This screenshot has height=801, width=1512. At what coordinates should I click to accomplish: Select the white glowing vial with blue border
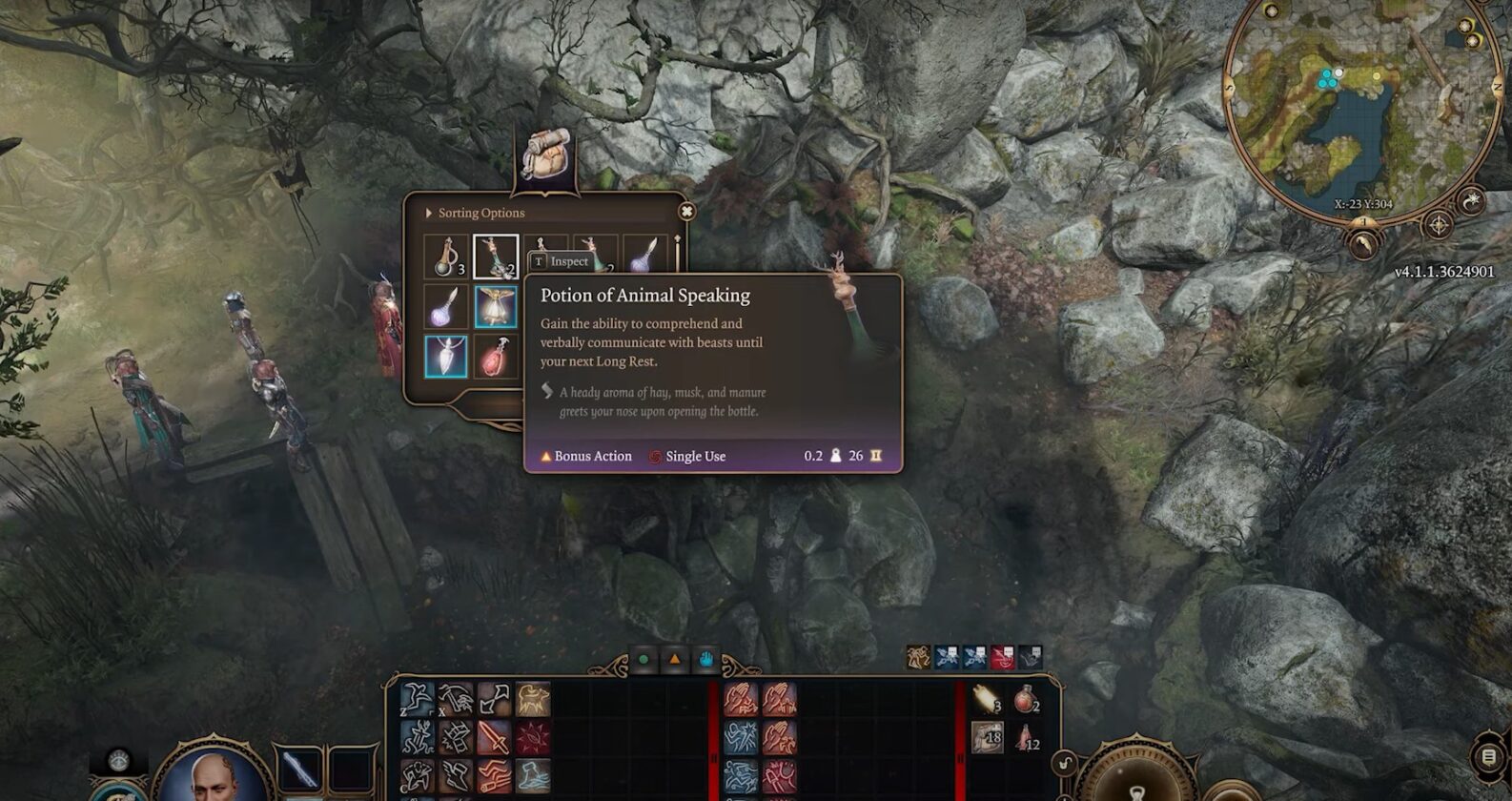[x=446, y=357]
